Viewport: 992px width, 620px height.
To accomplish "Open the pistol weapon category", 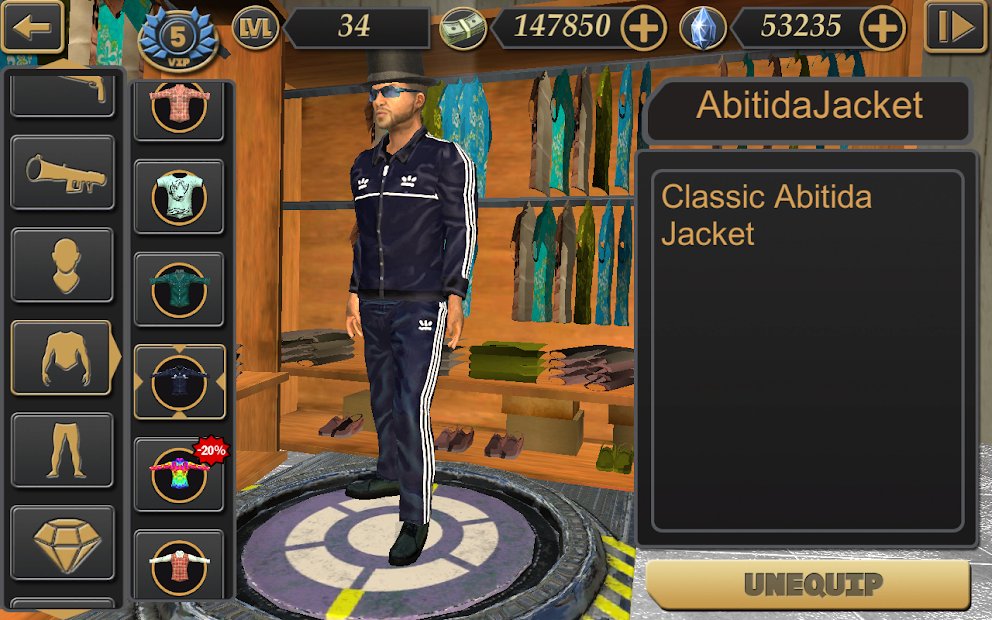I will tap(62, 92).
